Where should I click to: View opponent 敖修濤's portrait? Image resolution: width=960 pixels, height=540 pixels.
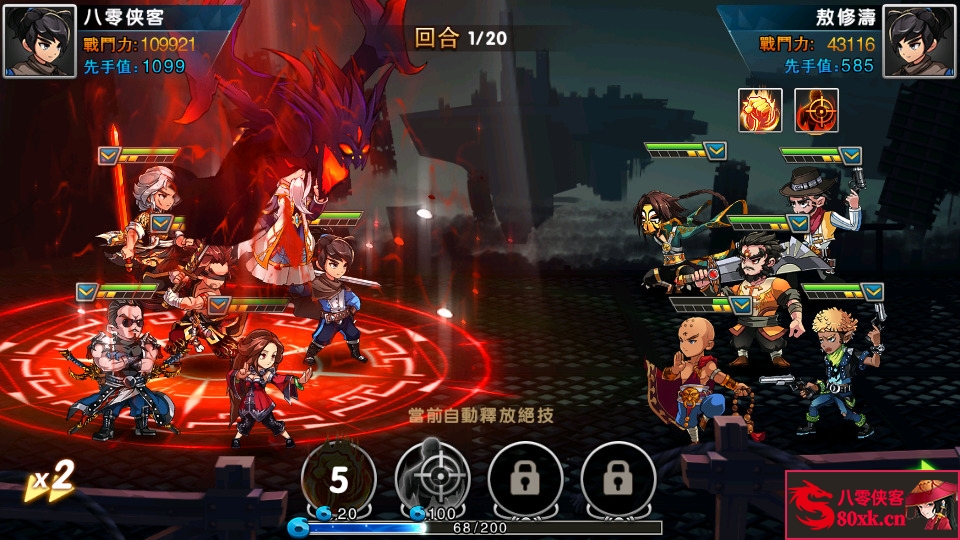click(919, 41)
